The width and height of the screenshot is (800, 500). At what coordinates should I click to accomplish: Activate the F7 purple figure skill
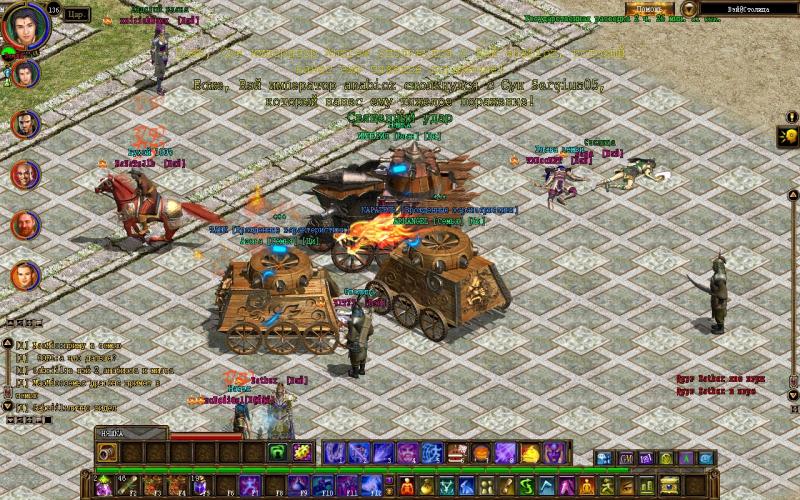251,486
